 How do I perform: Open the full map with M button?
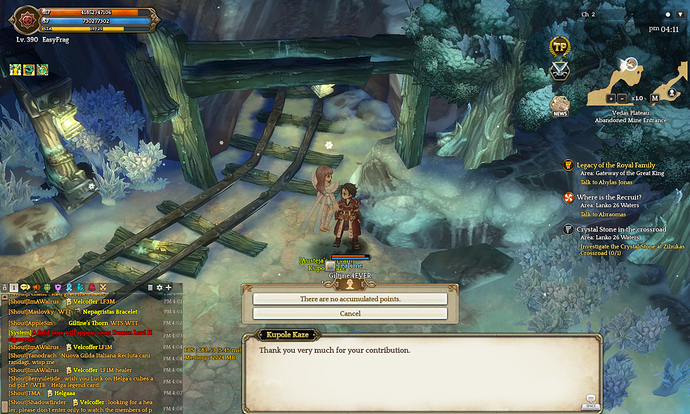tap(655, 98)
